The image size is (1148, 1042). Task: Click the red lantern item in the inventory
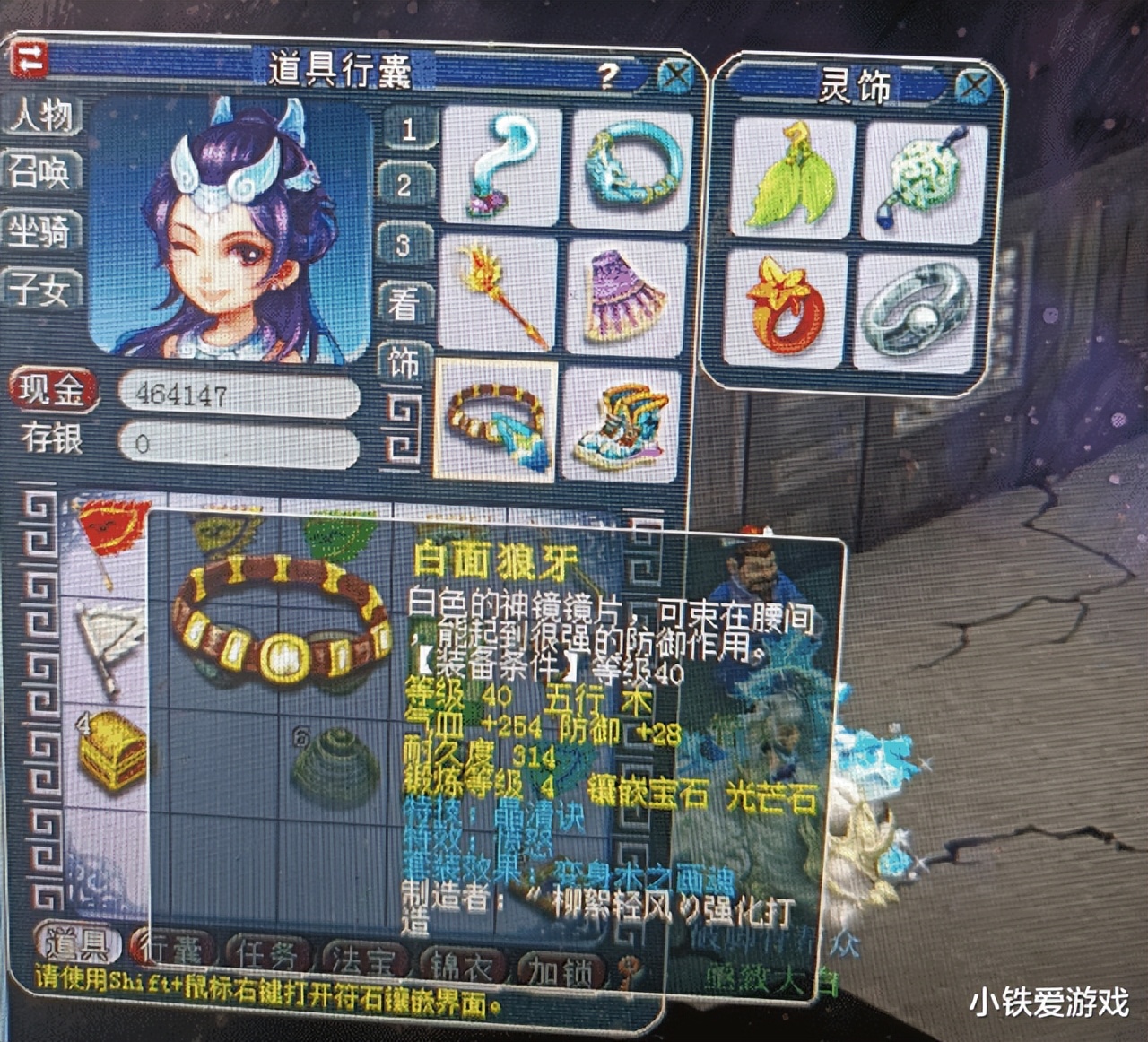109,529
